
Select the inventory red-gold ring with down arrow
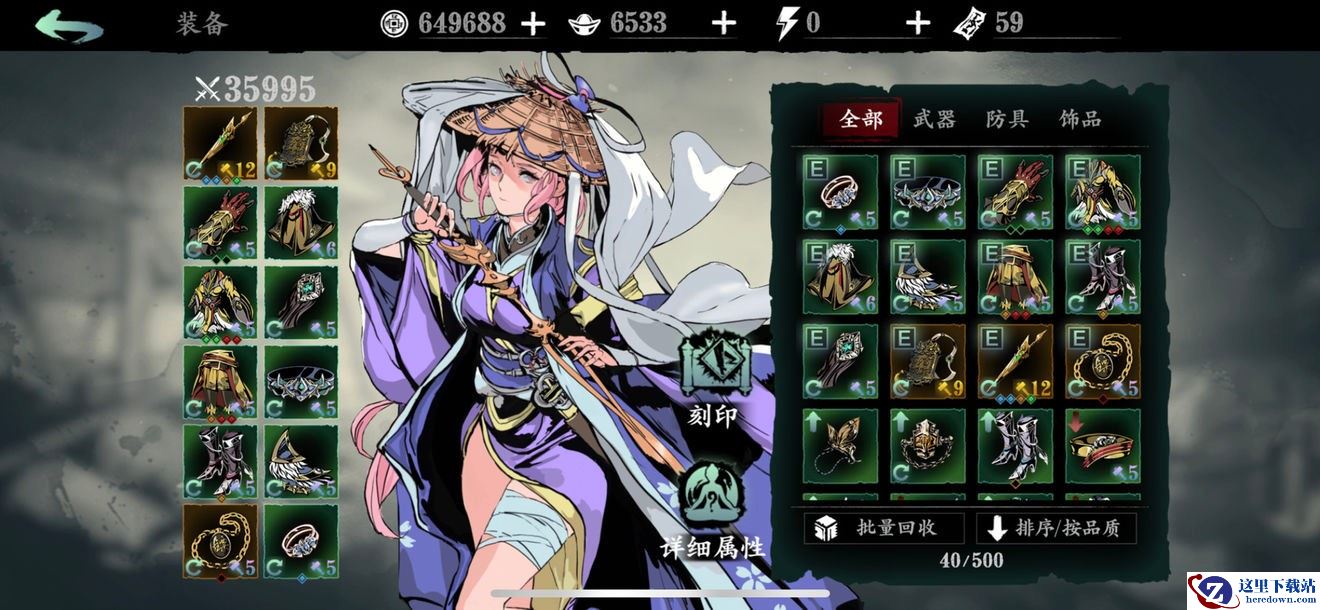click(x=1102, y=445)
